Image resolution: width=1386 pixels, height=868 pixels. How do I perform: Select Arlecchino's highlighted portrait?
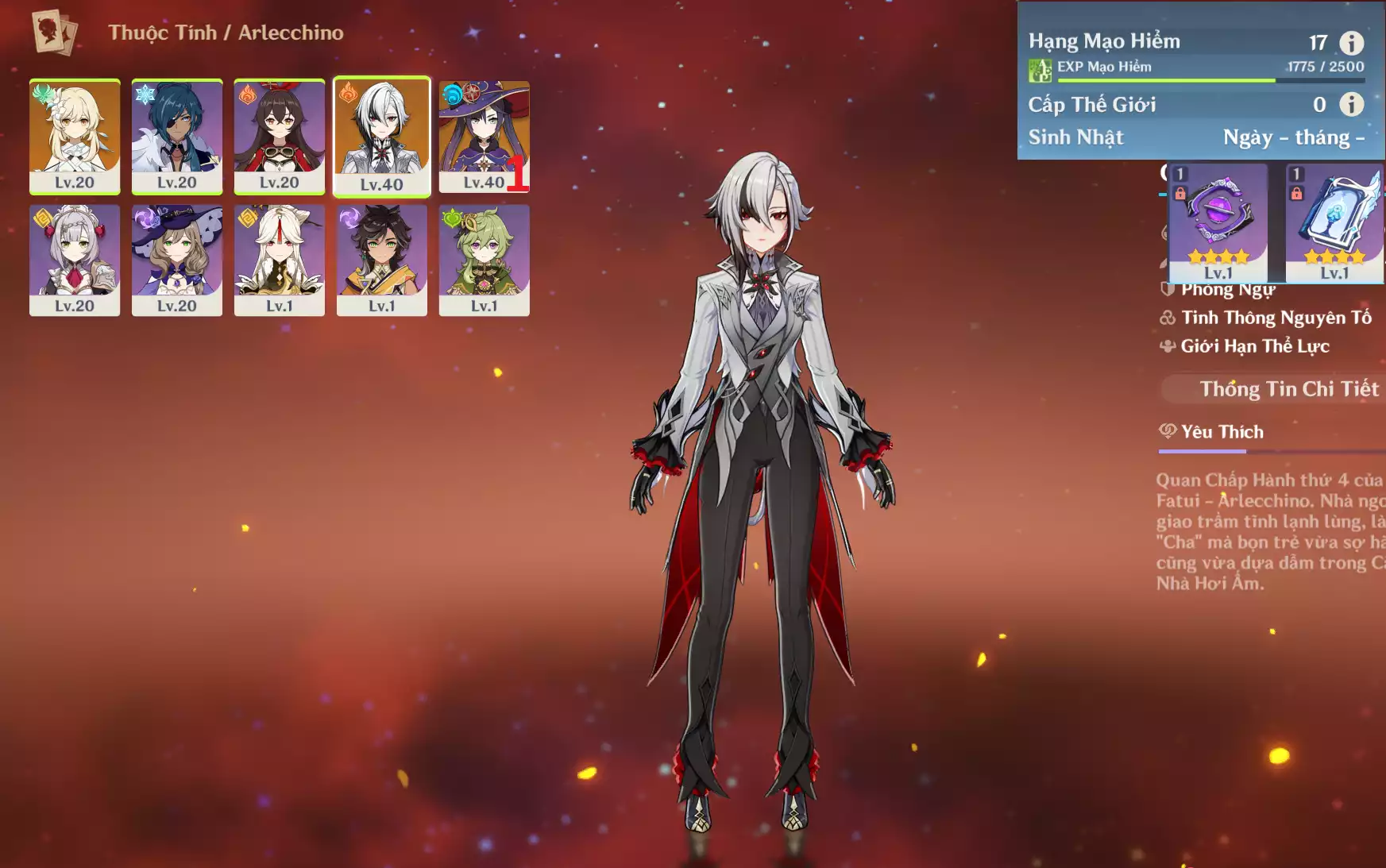(381, 136)
